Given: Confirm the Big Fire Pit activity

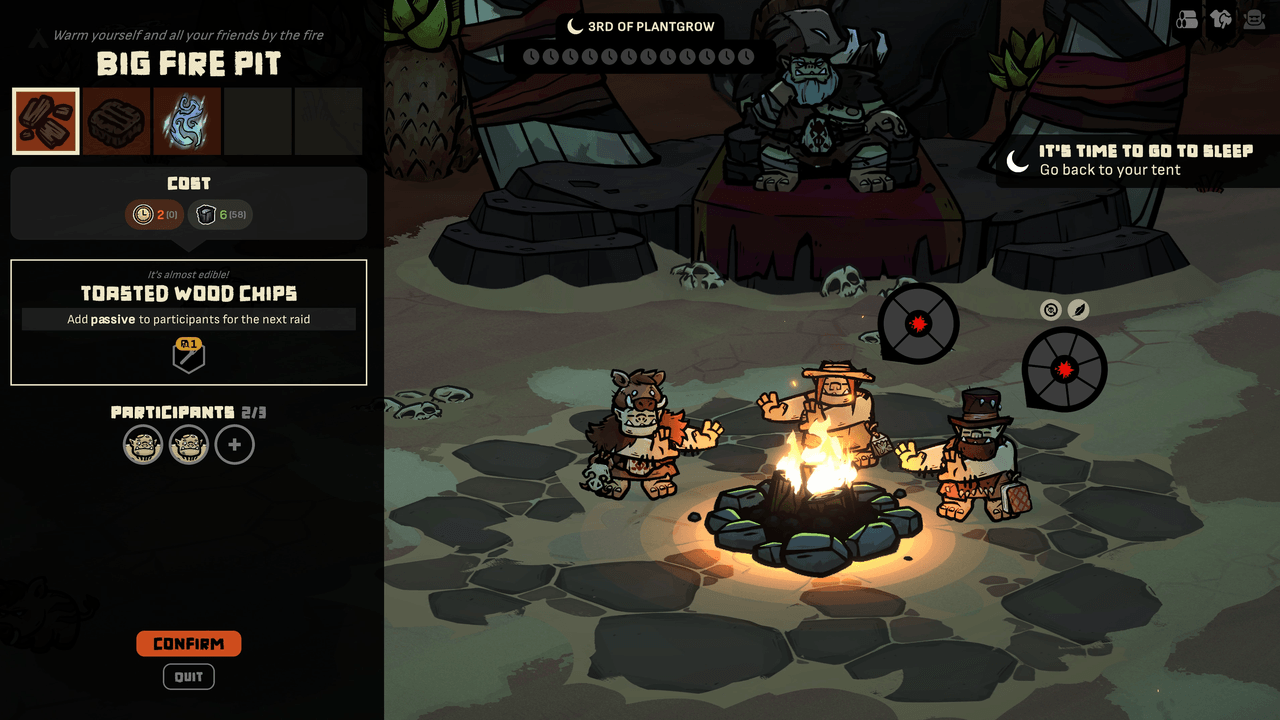Looking at the screenshot, I should [189, 644].
